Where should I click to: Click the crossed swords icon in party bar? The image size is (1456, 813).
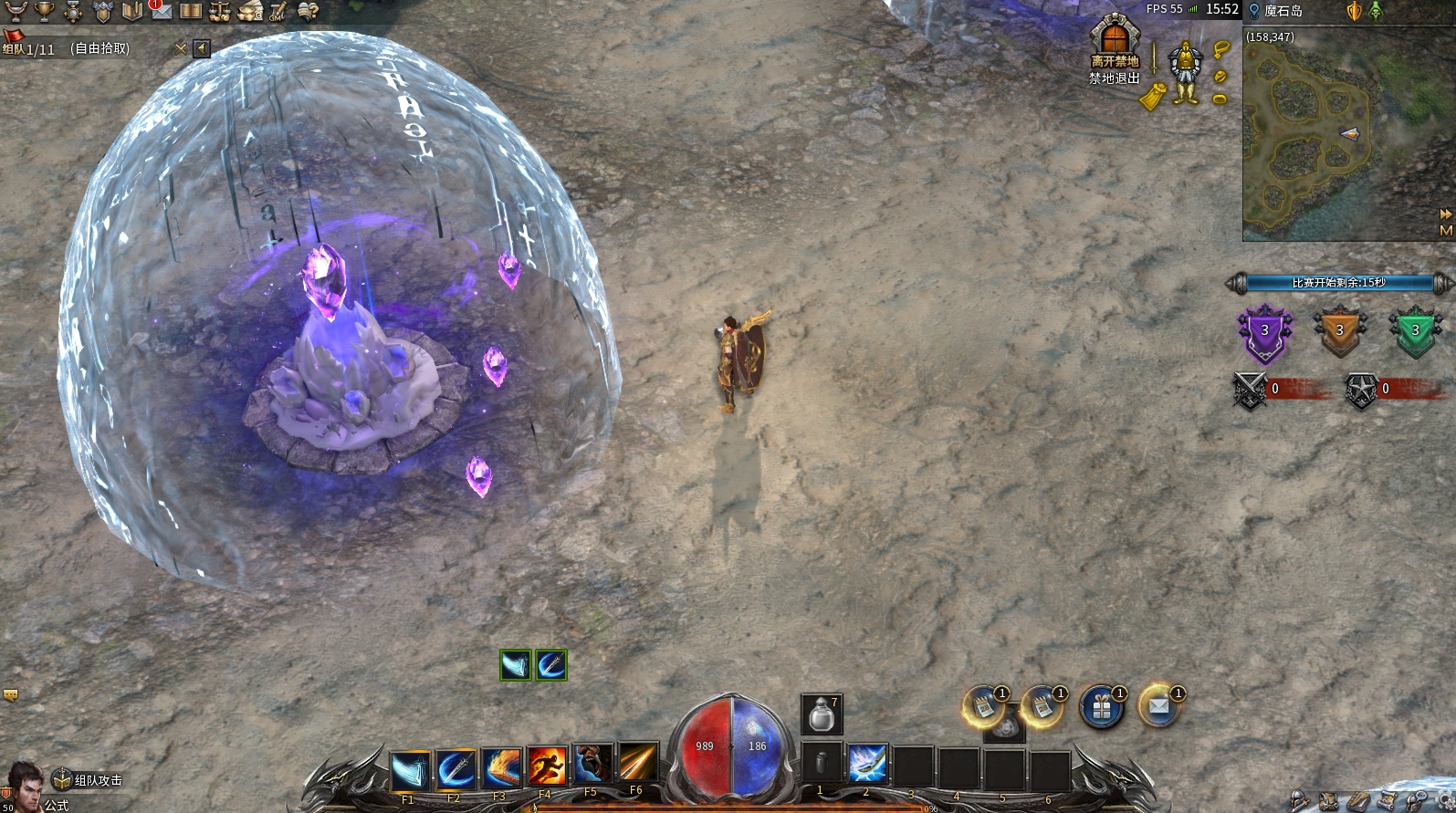[x=181, y=48]
